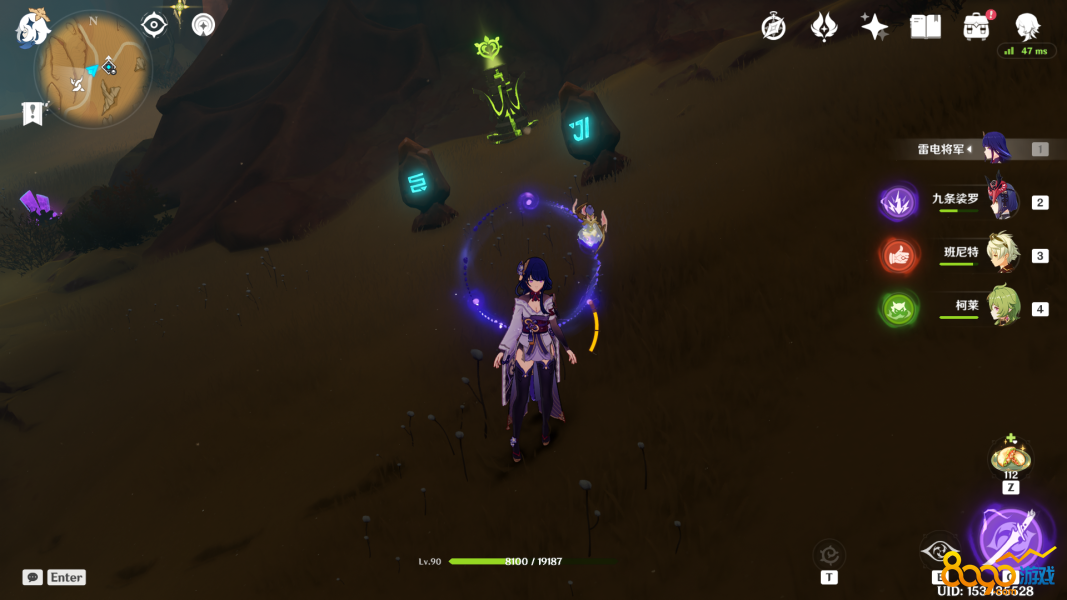Switch to party member 柯莱
This screenshot has width=1067, height=600.
(1001, 307)
